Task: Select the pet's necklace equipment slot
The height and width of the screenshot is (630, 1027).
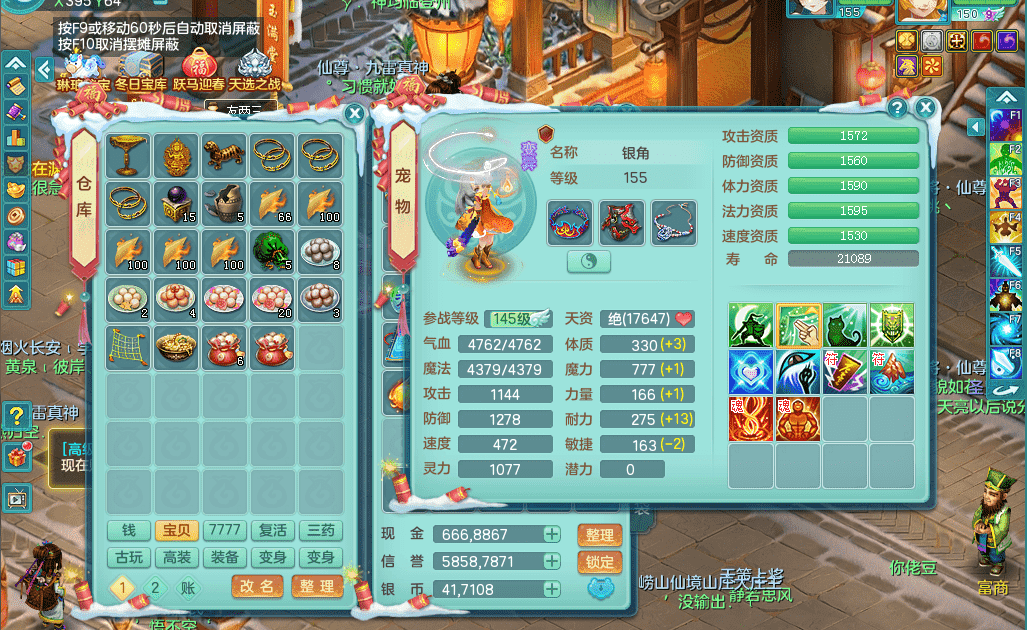Action: pyautogui.click(x=673, y=223)
